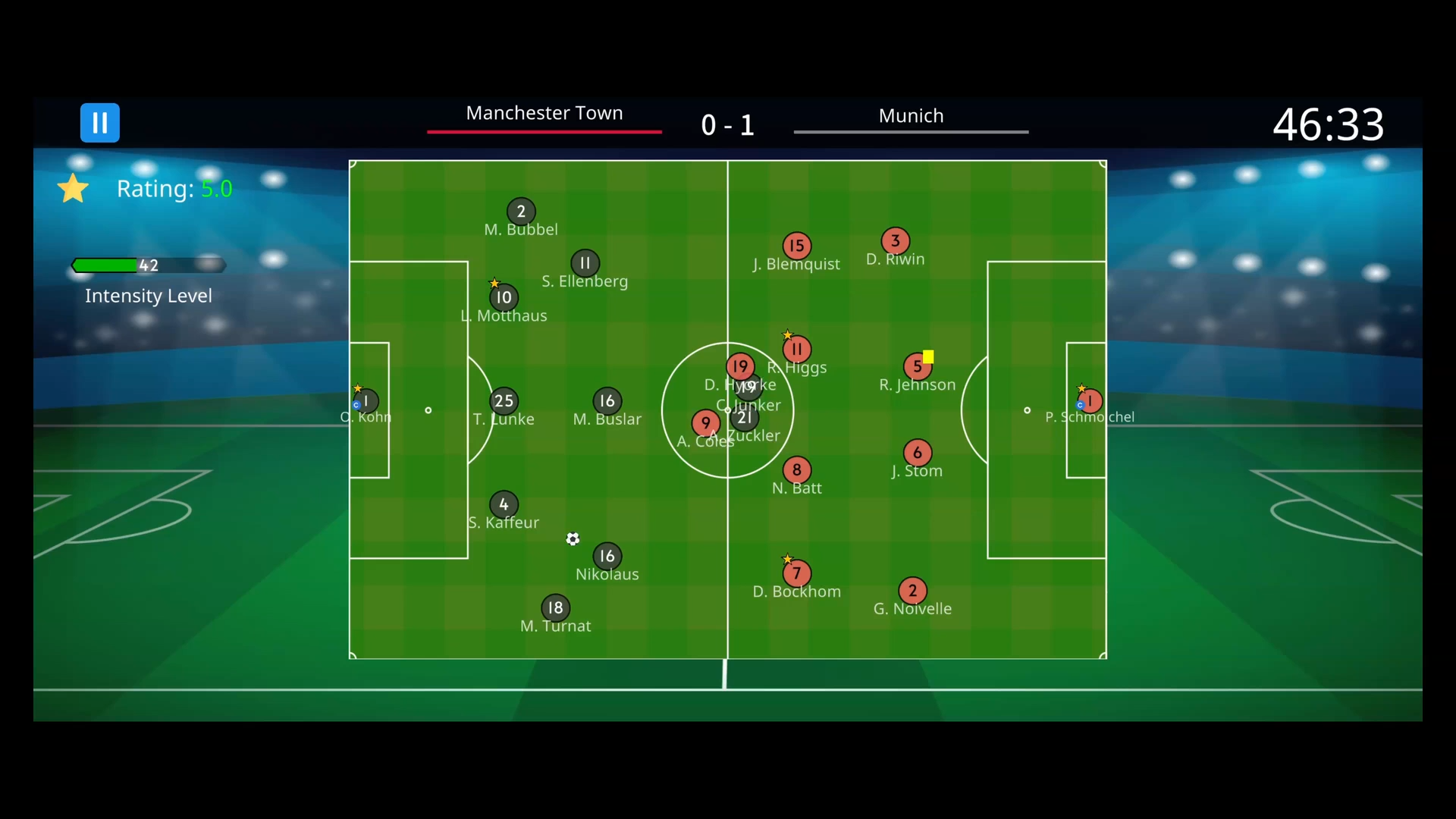Select player M. Bubbel on the pitch
The width and height of the screenshot is (1456, 819).
pos(520,212)
